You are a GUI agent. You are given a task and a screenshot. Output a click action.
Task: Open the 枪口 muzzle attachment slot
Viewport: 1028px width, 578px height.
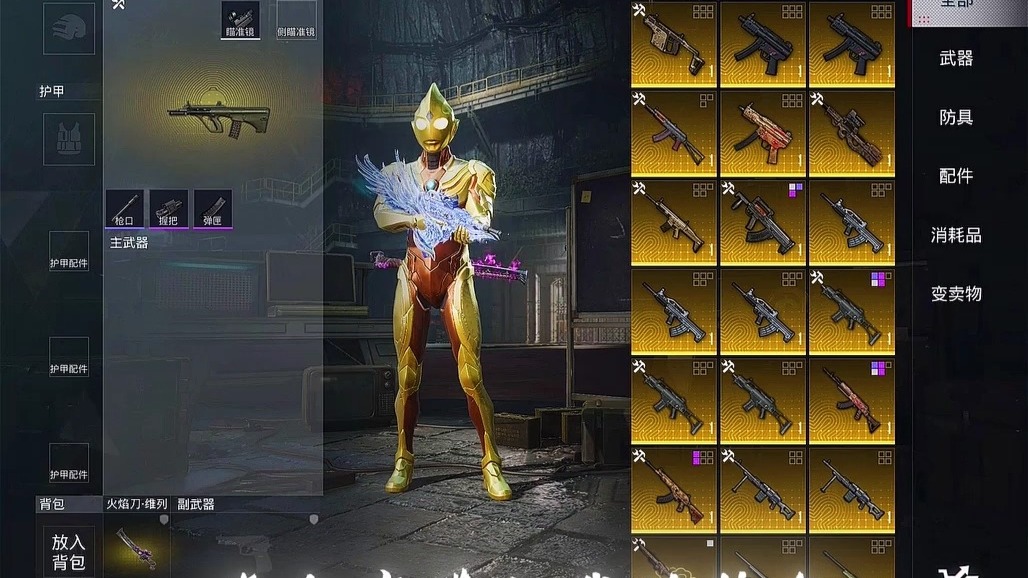[x=125, y=208]
